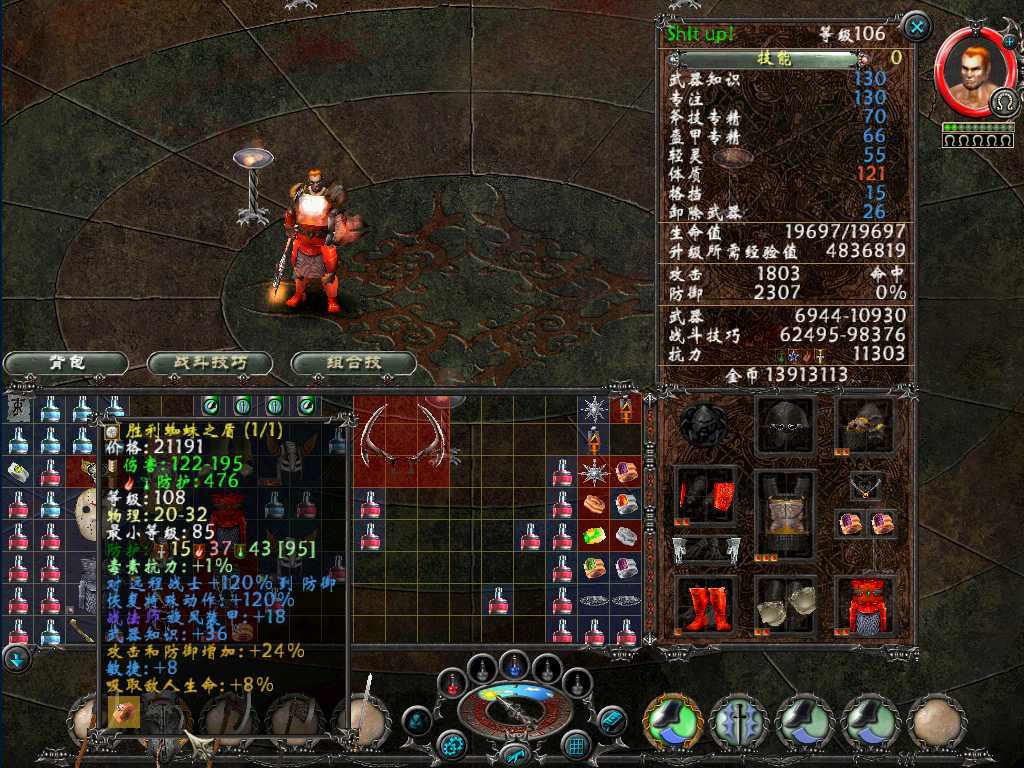Activate the sword combat art with blue wings
This screenshot has height=768, width=1024.
[x=739, y=721]
